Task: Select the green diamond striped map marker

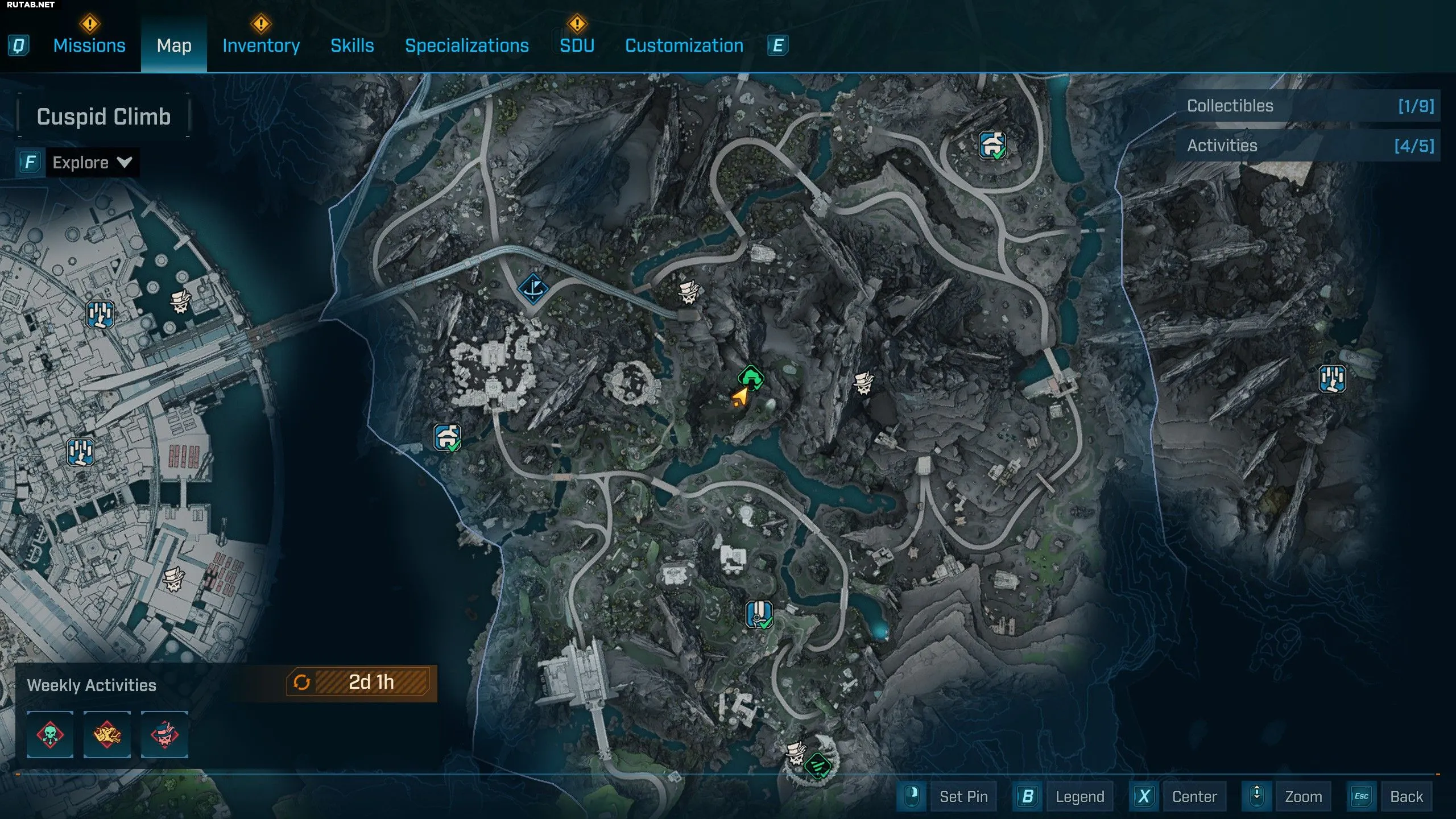Action: [818, 766]
